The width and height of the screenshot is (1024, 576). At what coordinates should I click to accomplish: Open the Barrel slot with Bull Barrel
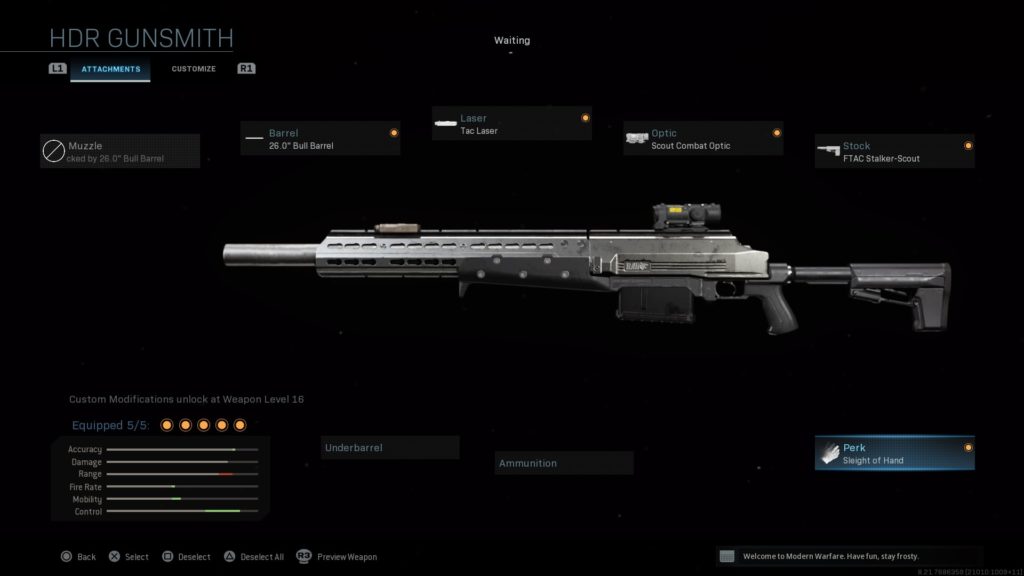pos(320,139)
